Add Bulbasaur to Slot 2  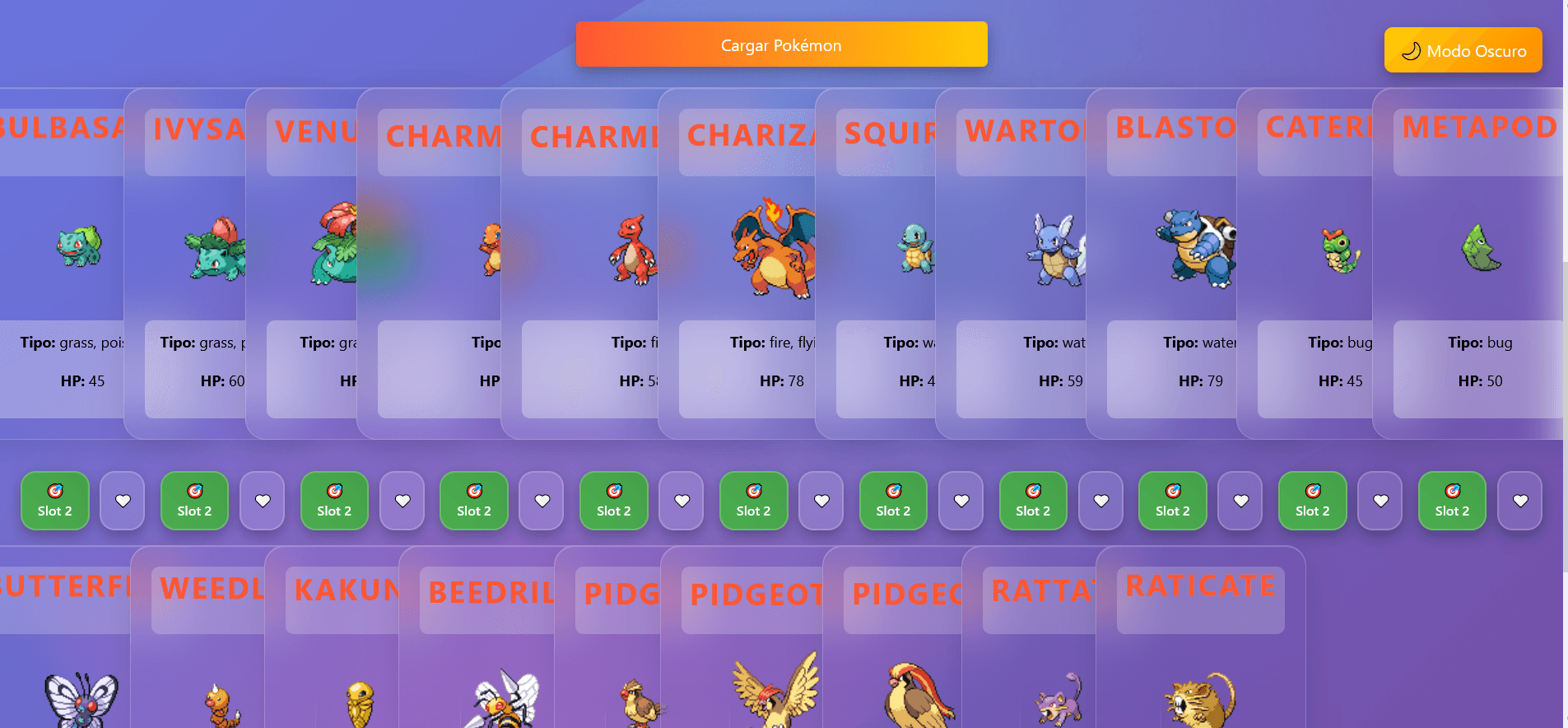click(x=54, y=501)
